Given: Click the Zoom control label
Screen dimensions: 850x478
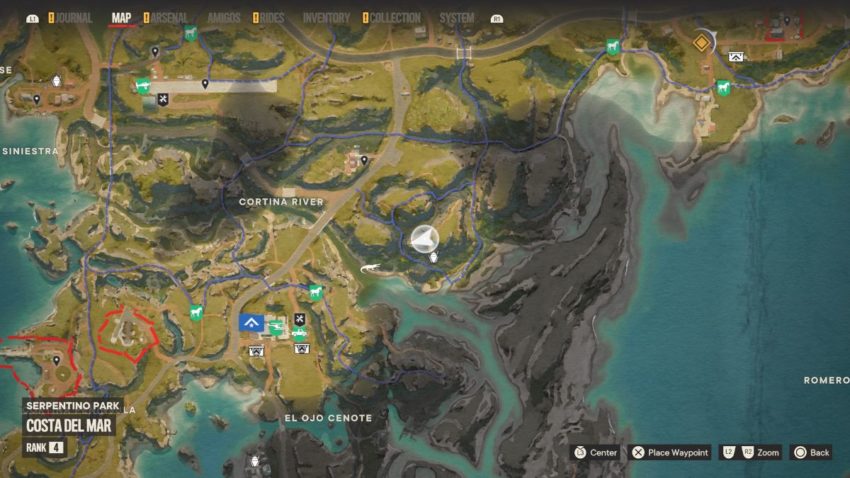Looking at the screenshot, I should tap(767, 453).
